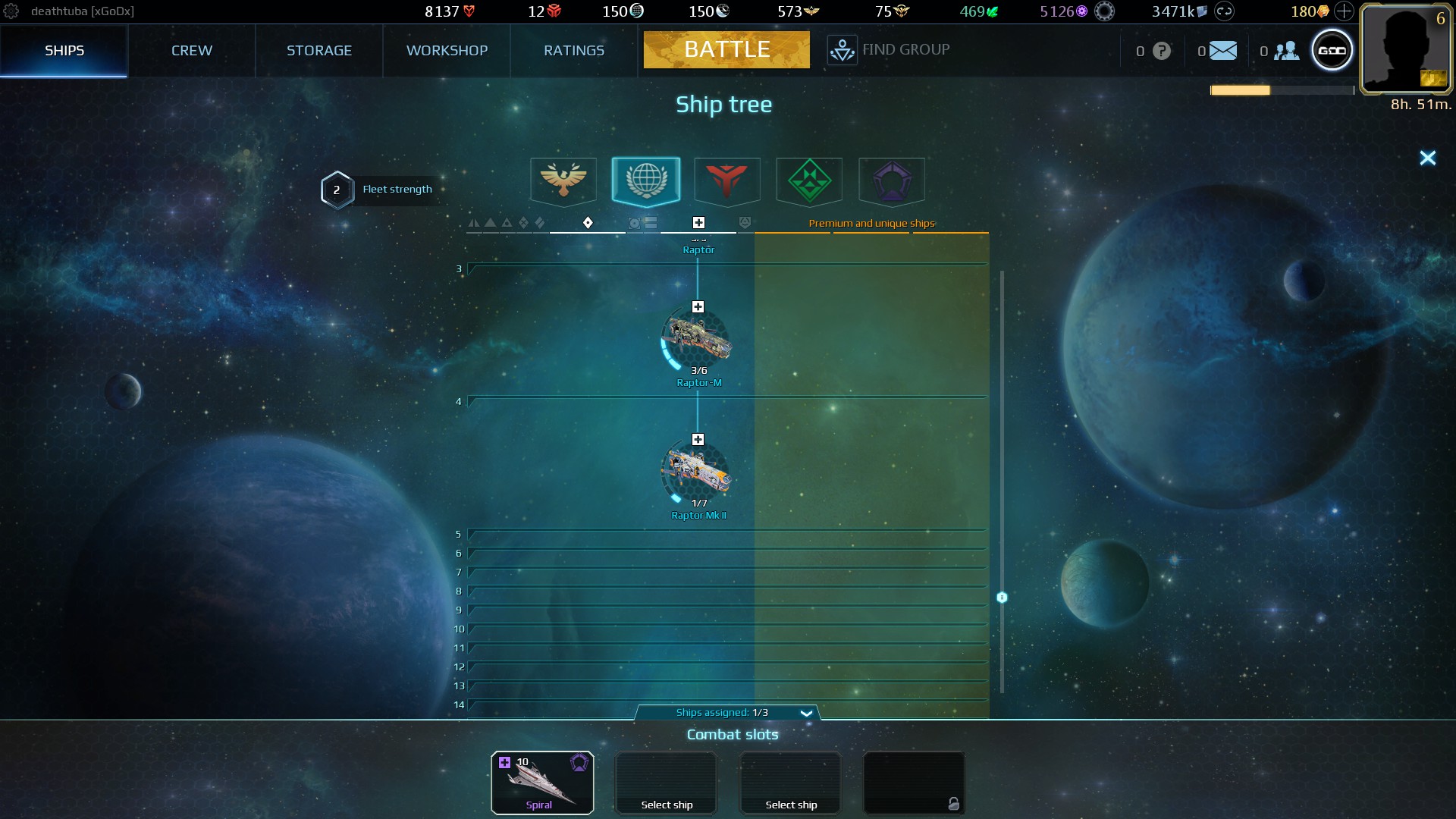1456x819 pixels.
Task: Select the red Y-shaped faction emblem
Action: coord(726,180)
